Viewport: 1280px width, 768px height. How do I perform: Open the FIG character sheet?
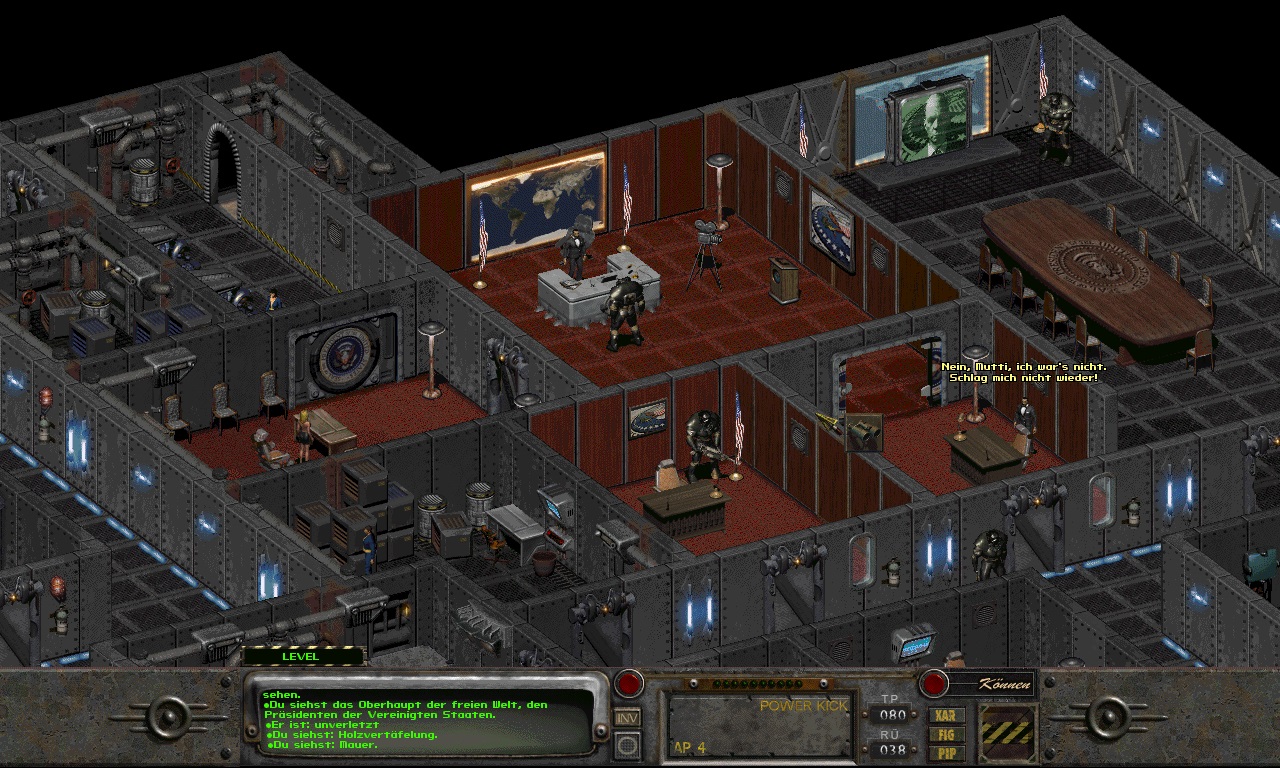(945, 733)
